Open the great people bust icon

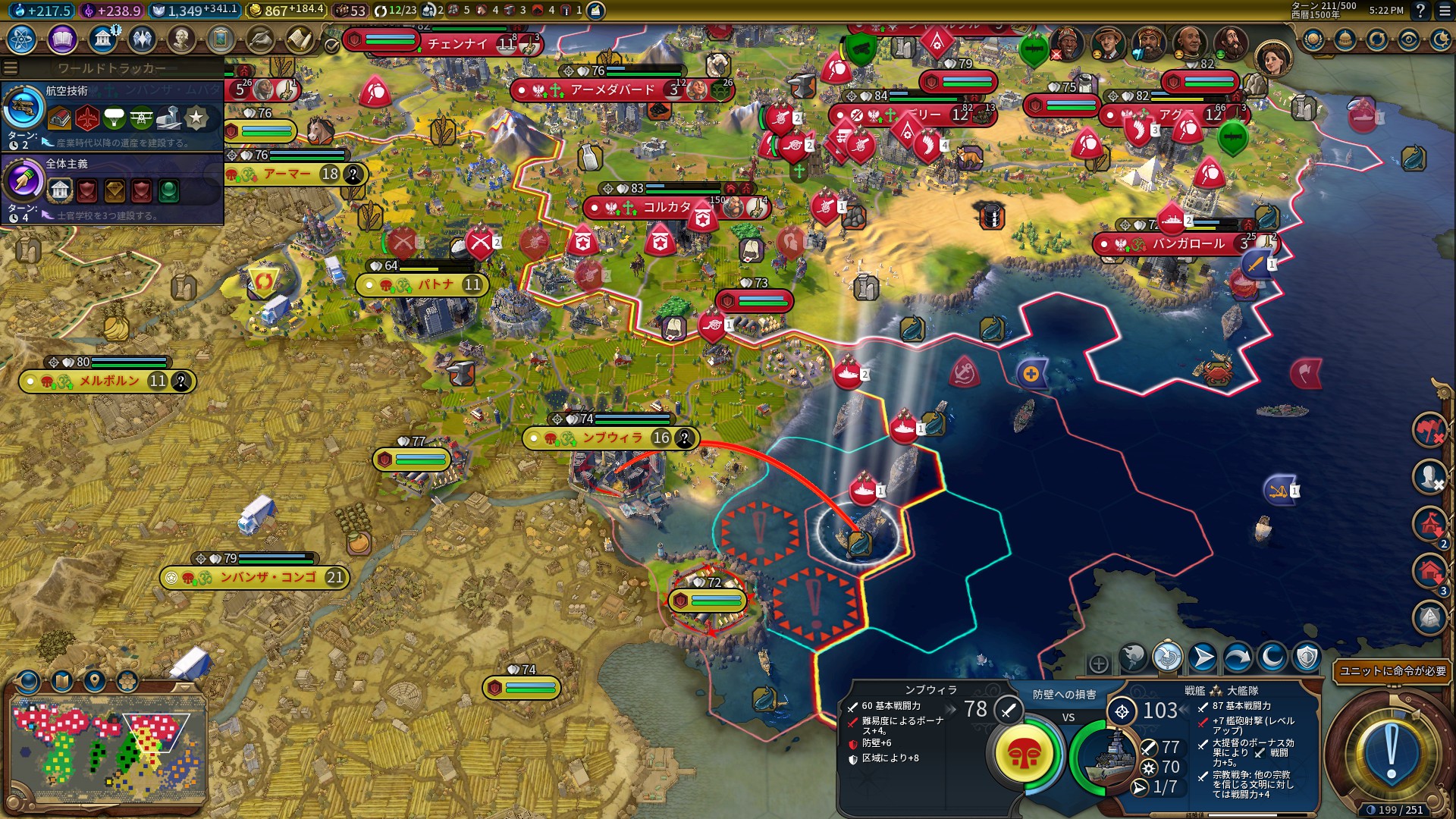(x=181, y=39)
